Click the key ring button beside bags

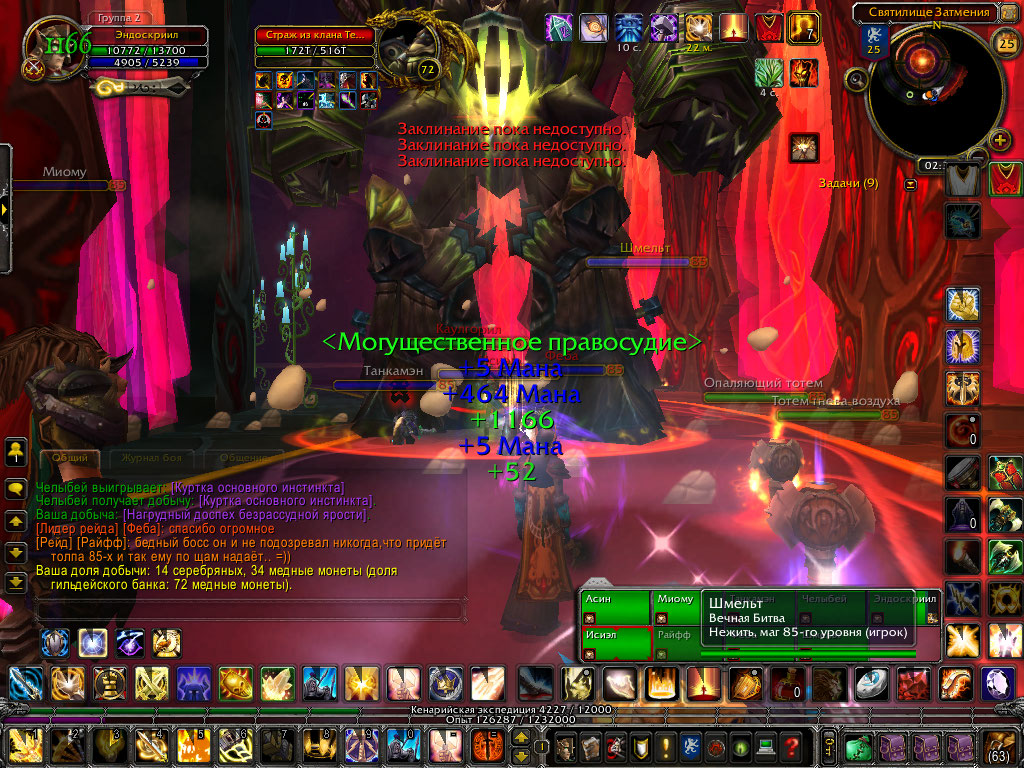click(829, 746)
